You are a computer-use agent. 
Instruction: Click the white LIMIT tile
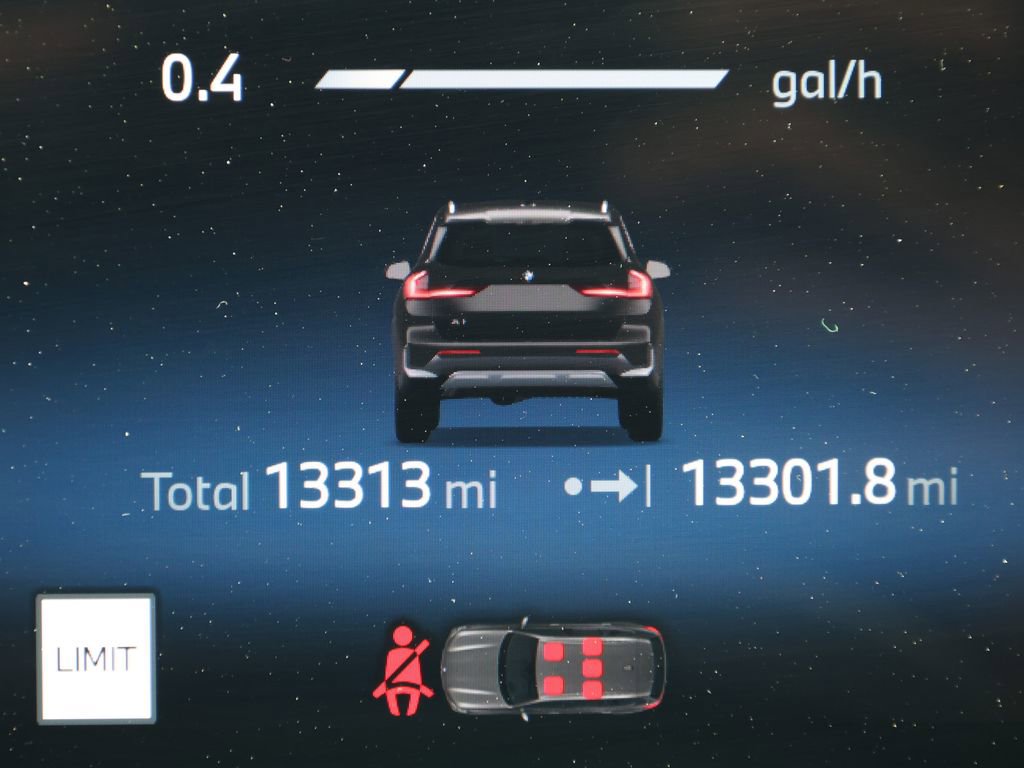[x=96, y=658]
